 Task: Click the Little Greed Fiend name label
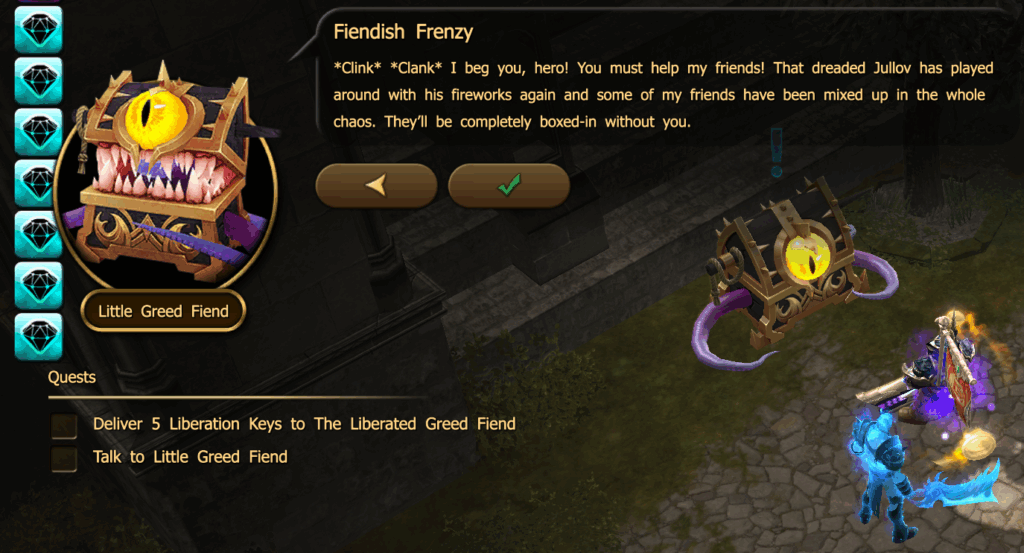click(163, 311)
